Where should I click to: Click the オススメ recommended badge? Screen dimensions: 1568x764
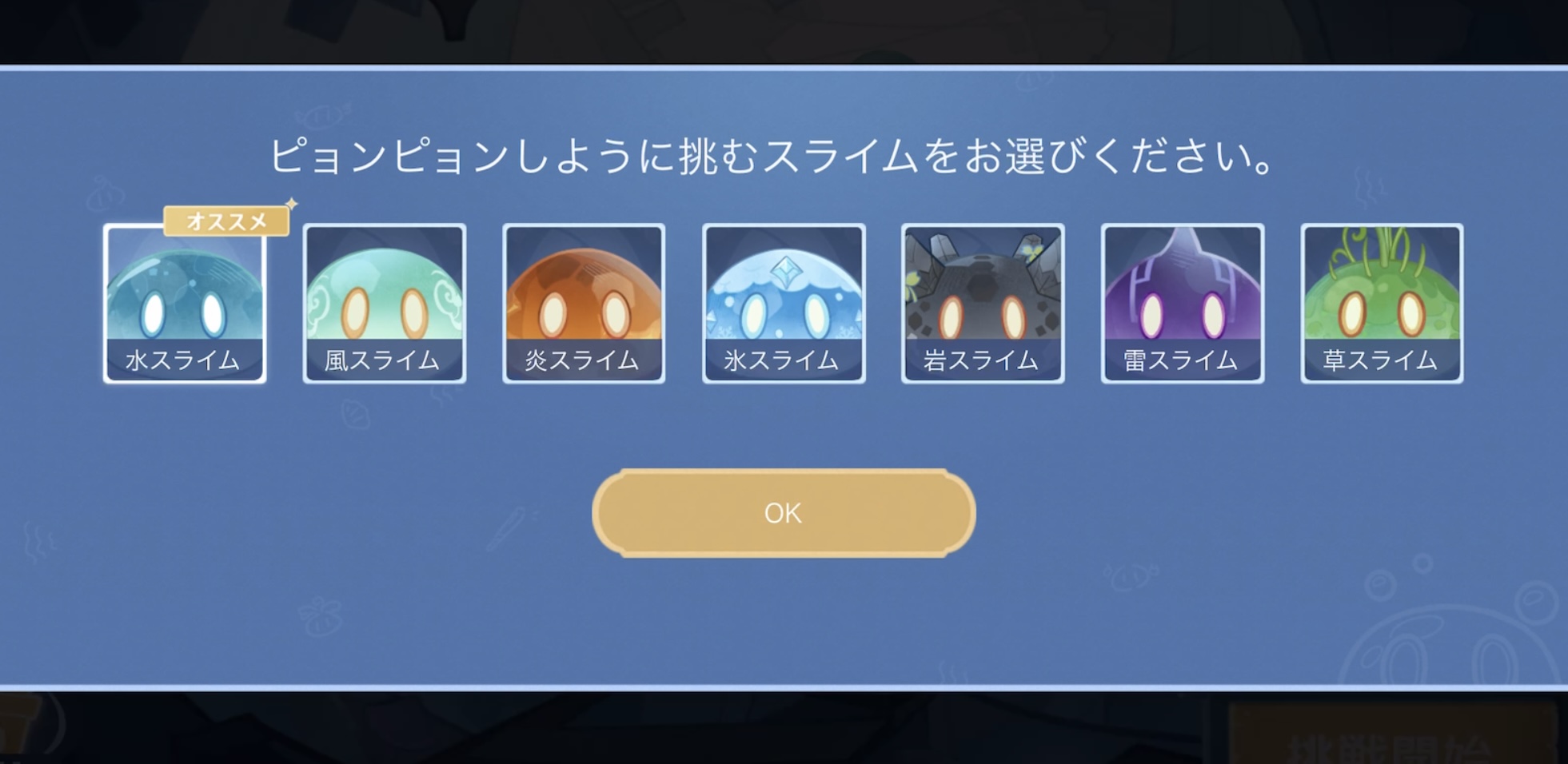(225, 220)
